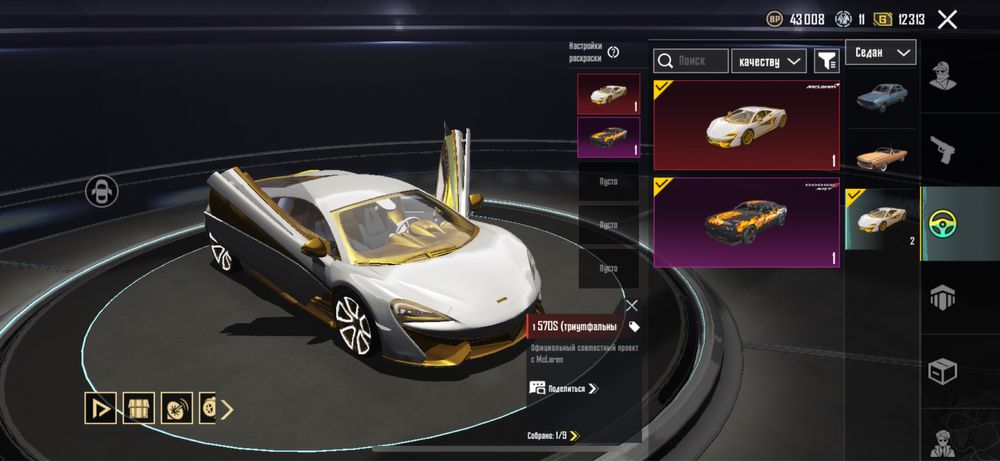The height and width of the screenshot is (461, 1000).
Task: Switch to the character outfit tab
Action: click(x=942, y=76)
